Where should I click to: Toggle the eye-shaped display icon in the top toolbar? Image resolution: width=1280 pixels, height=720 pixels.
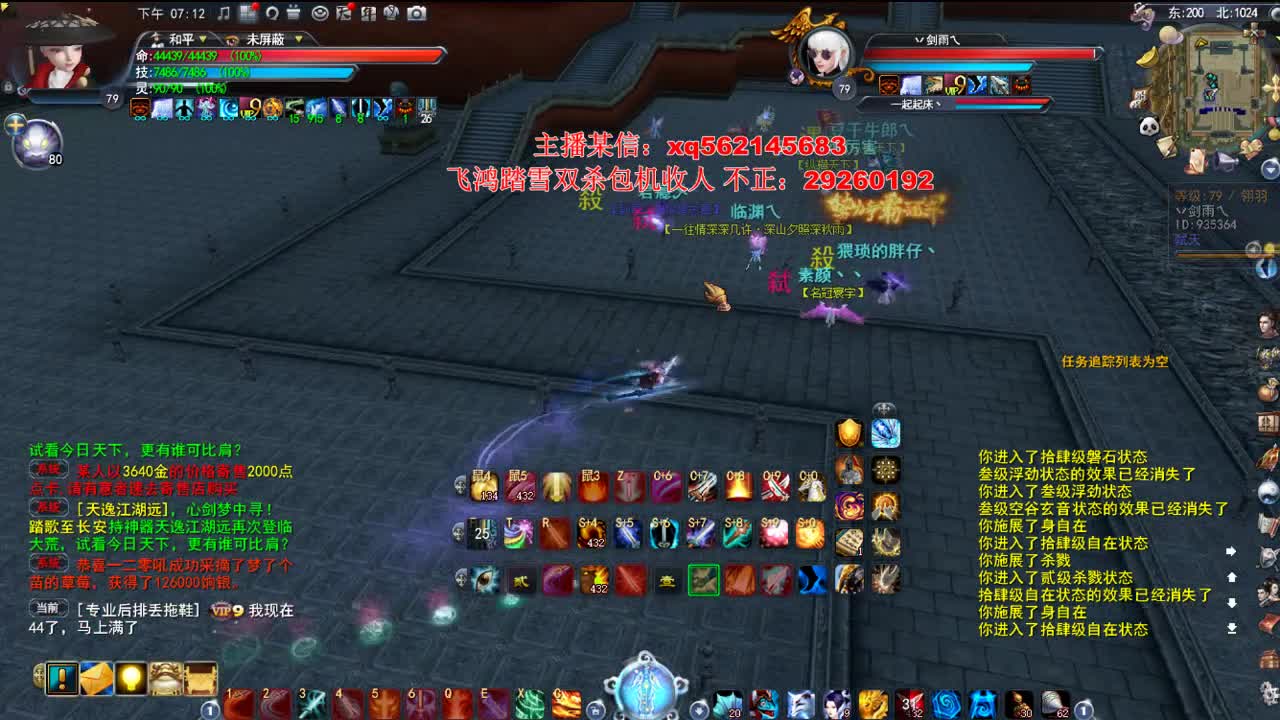pos(320,14)
